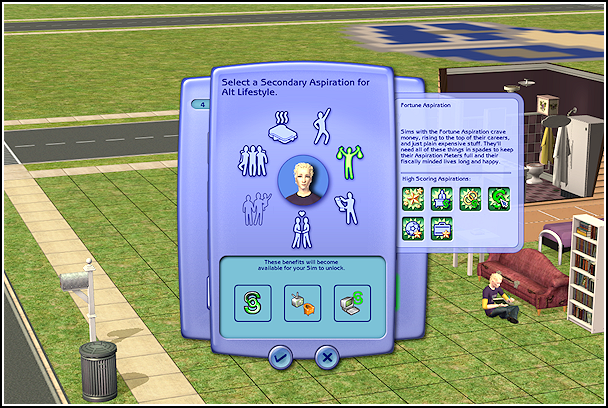Image resolution: width=608 pixels, height=408 pixels.
Task: Choose the Romance aspiration couple icon
Action: tap(300, 228)
